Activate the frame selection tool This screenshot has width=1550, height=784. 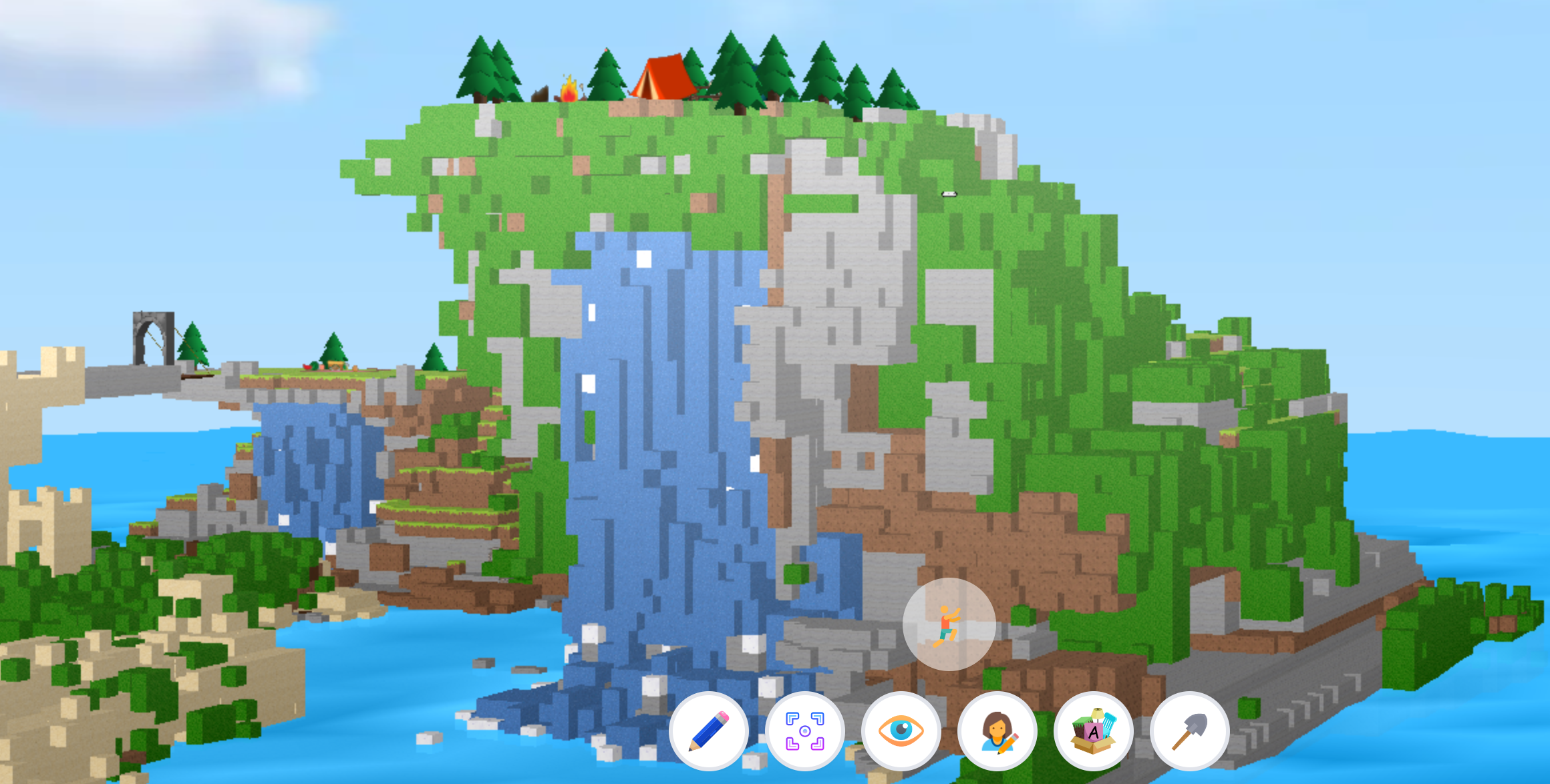(x=806, y=731)
